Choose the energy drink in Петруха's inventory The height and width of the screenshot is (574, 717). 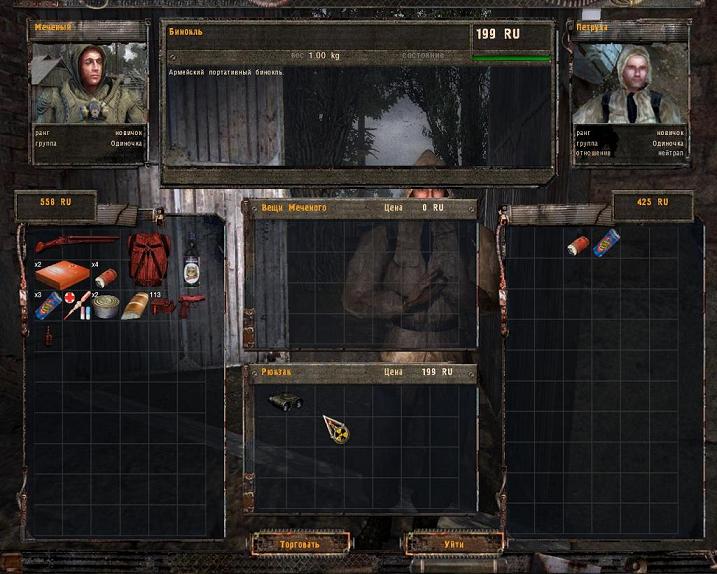[x=606, y=243]
